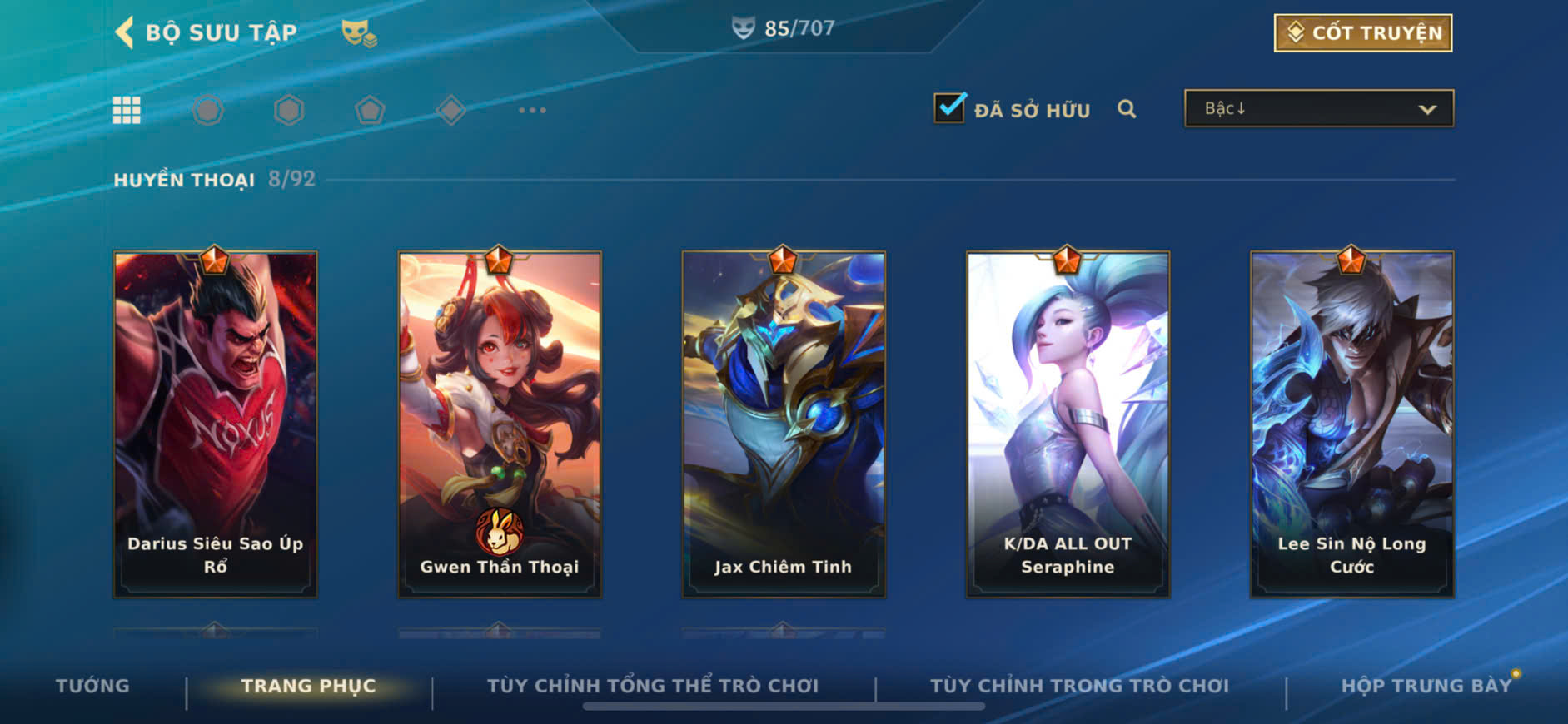
Task: Show more filters via three dots
Action: 532,110
